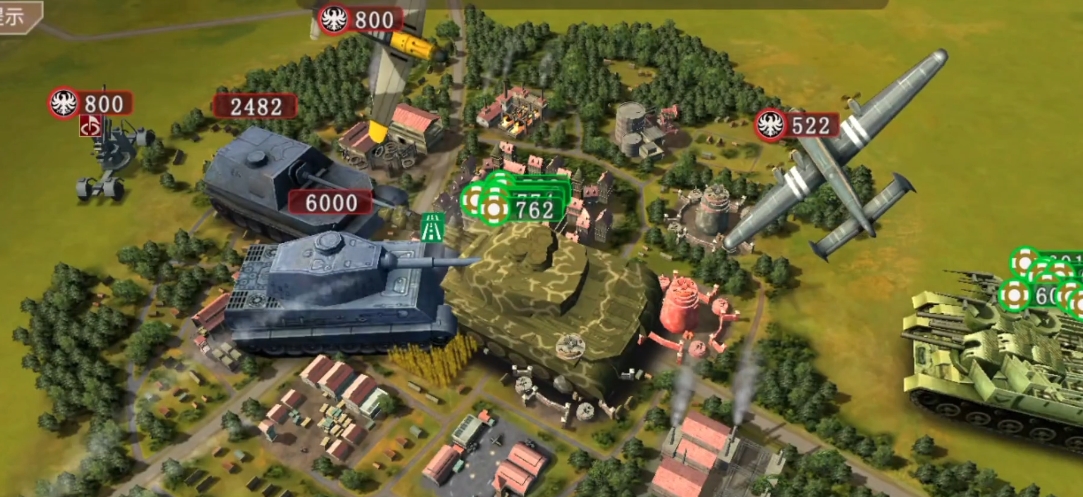1083x497 pixels.
Task: Click the green highway road icon
Action: point(433,226)
